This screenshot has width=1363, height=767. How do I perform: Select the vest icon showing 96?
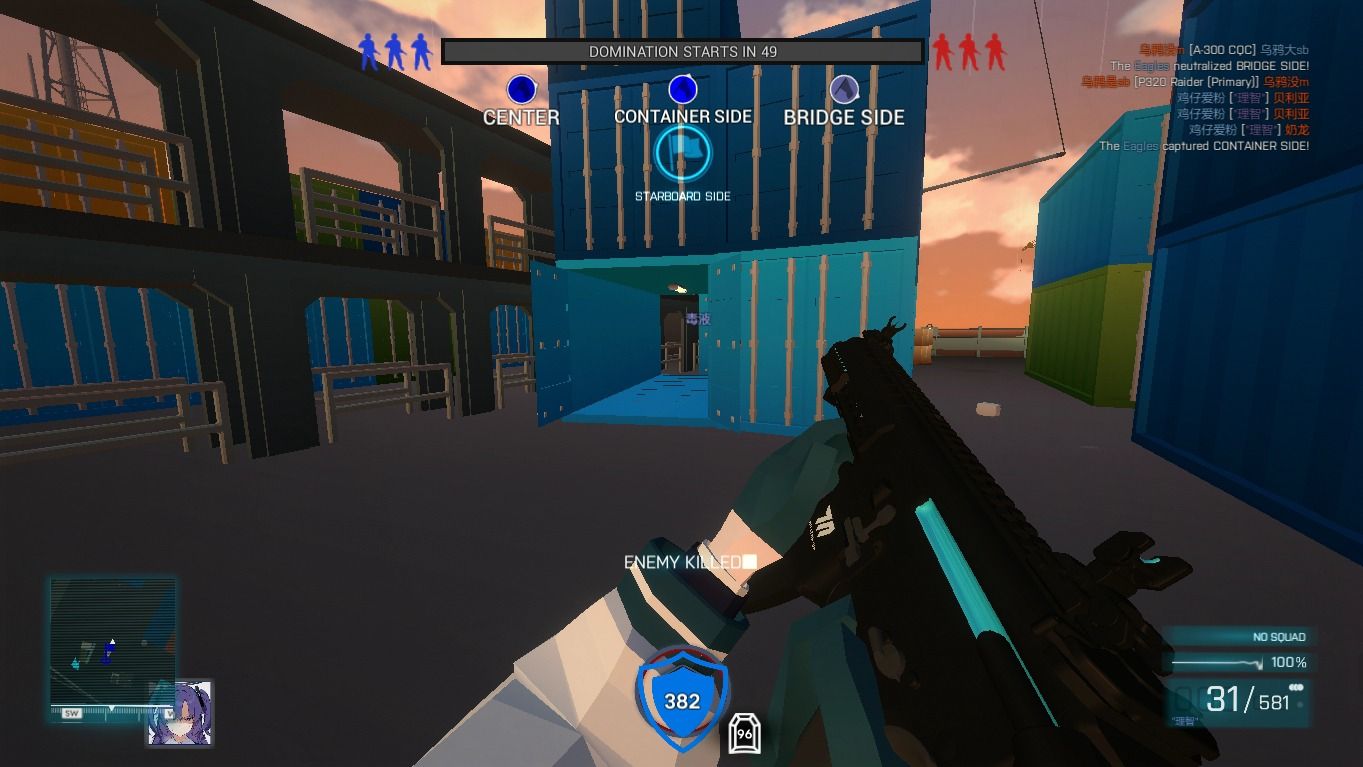[x=744, y=733]
